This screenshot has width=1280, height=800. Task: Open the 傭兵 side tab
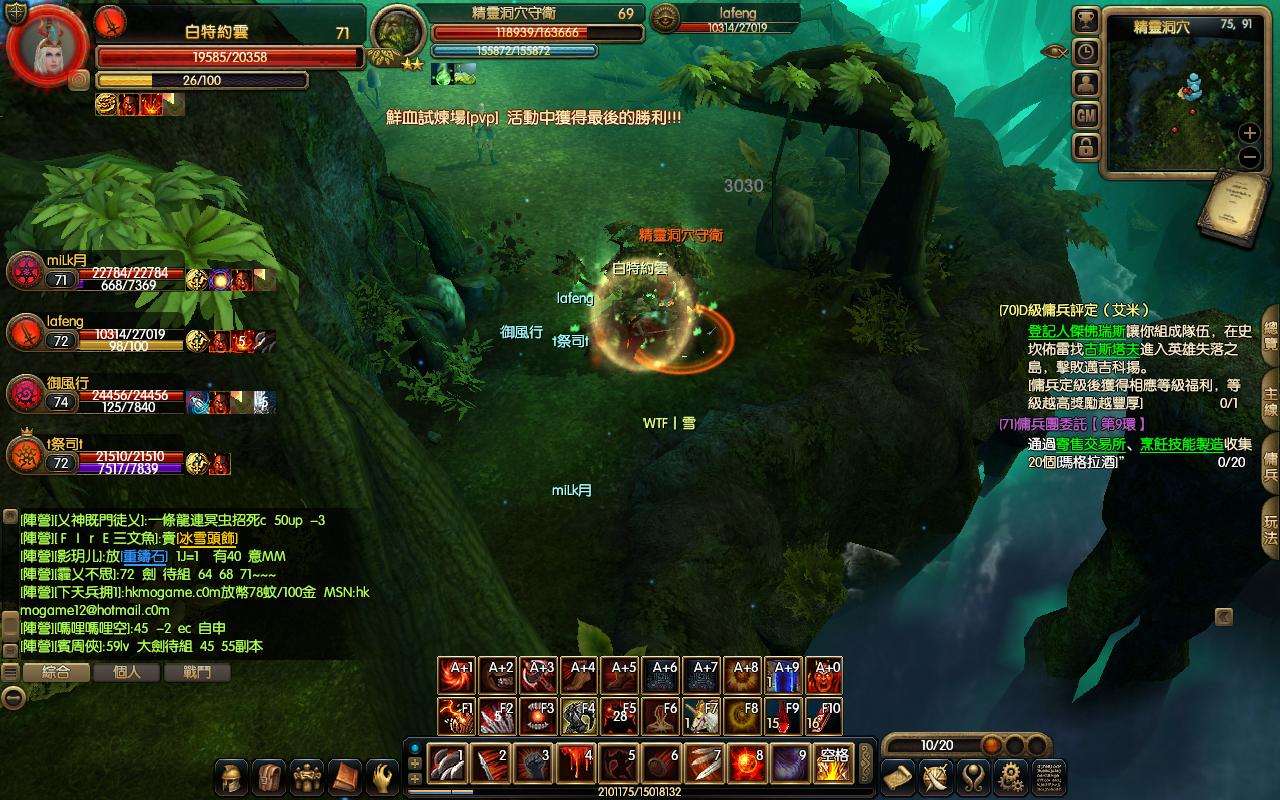(x=1270, y=463)
